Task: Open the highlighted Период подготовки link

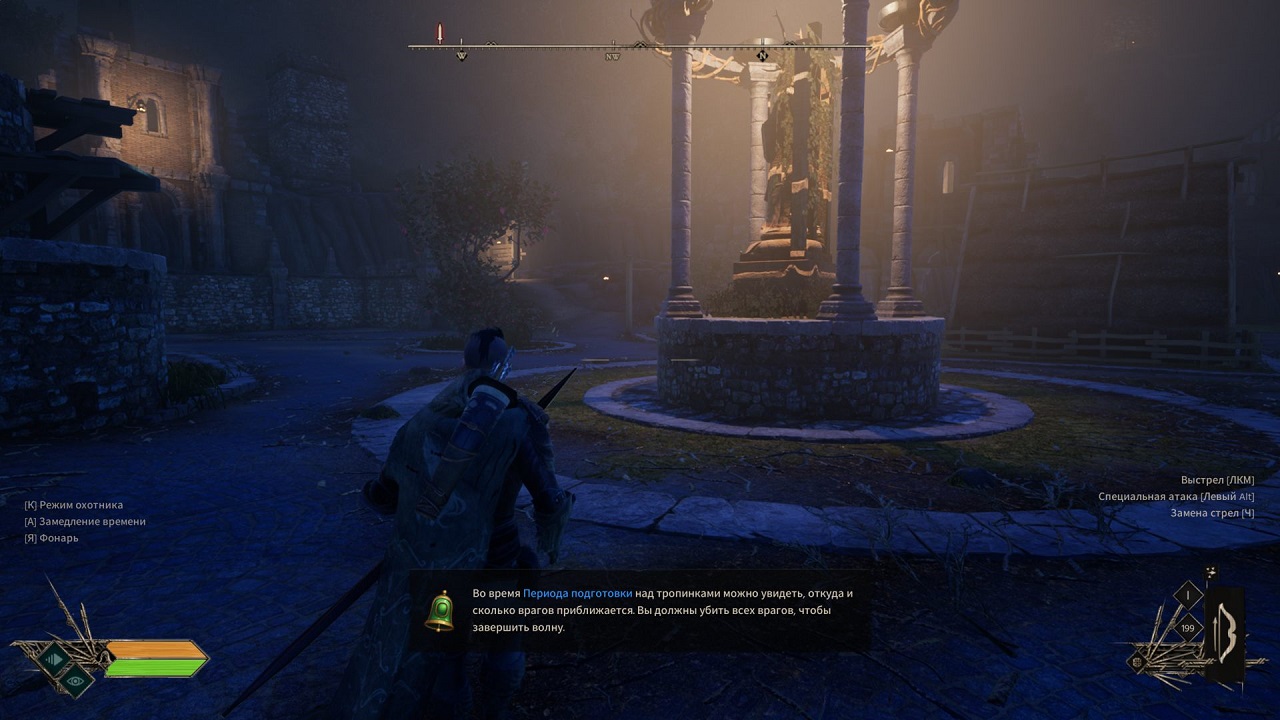Action: (x=577, y=593)
